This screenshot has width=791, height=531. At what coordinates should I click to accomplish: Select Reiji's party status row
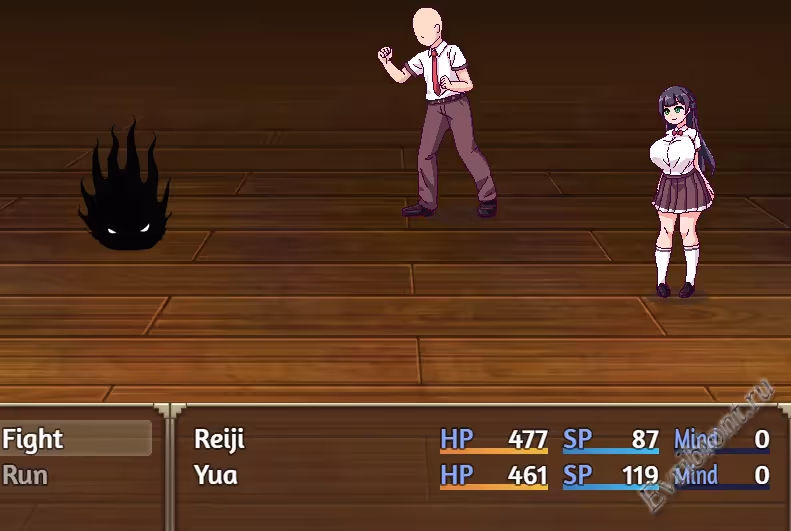(480, 439)
